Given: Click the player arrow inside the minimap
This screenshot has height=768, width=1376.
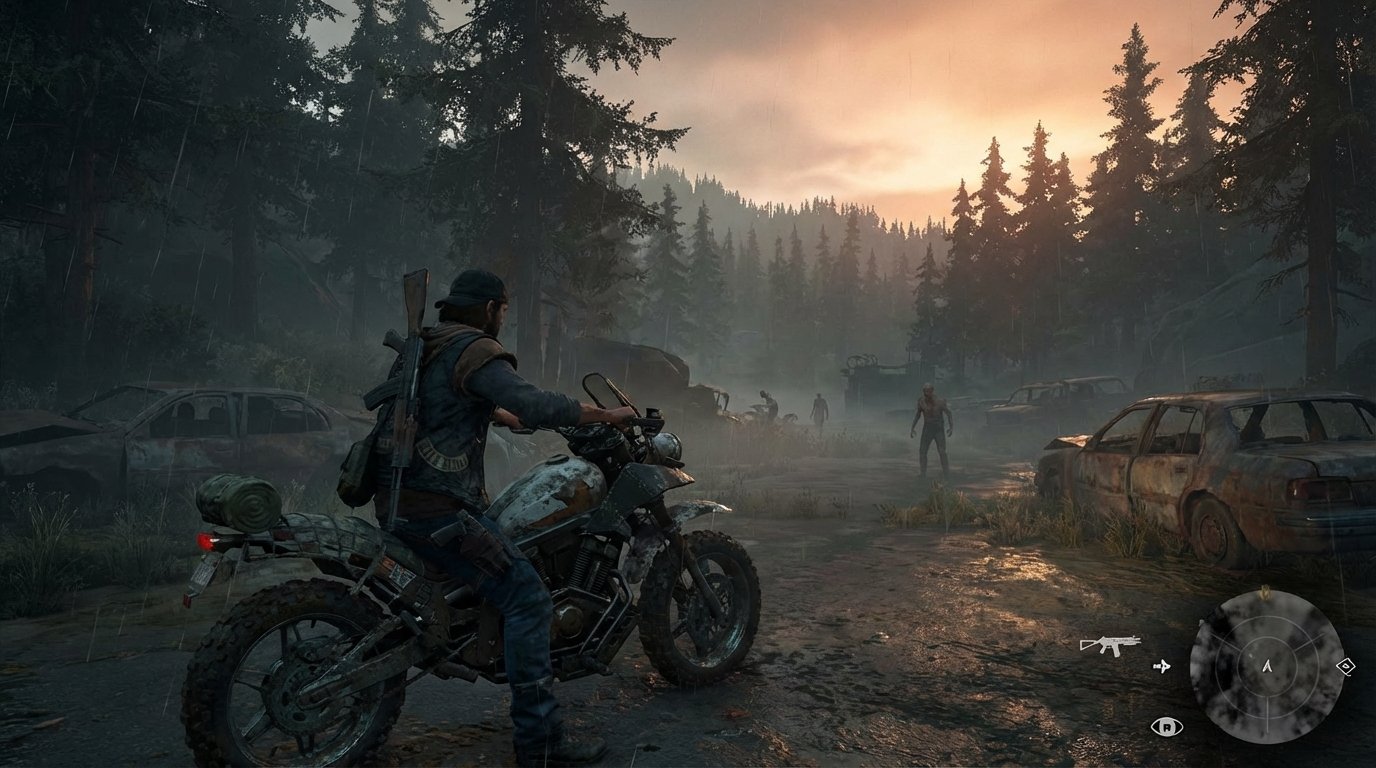Looking at the screenshot, I should coord(1268,668).
